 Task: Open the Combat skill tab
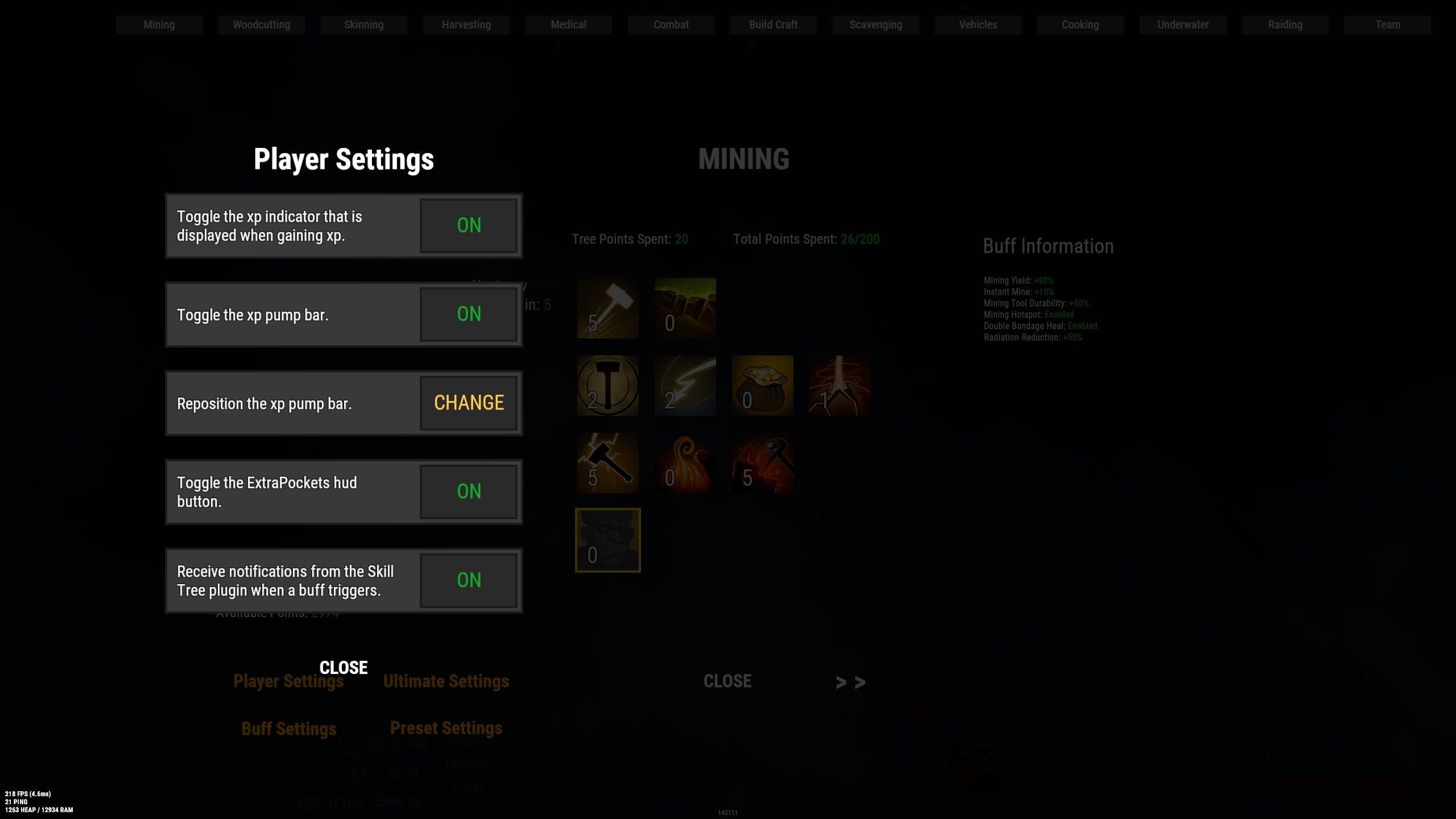coord(671,25)
